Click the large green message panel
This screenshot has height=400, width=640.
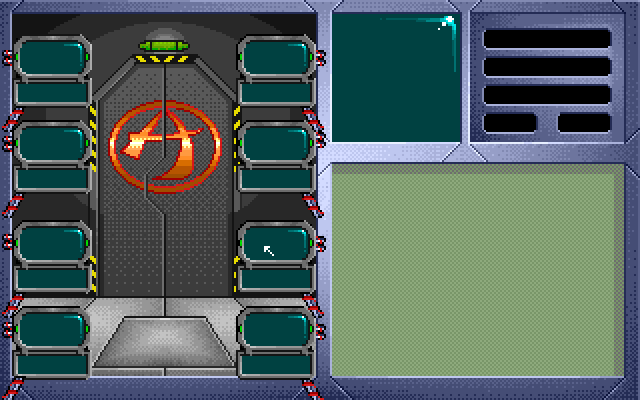[x=480, y=271]
